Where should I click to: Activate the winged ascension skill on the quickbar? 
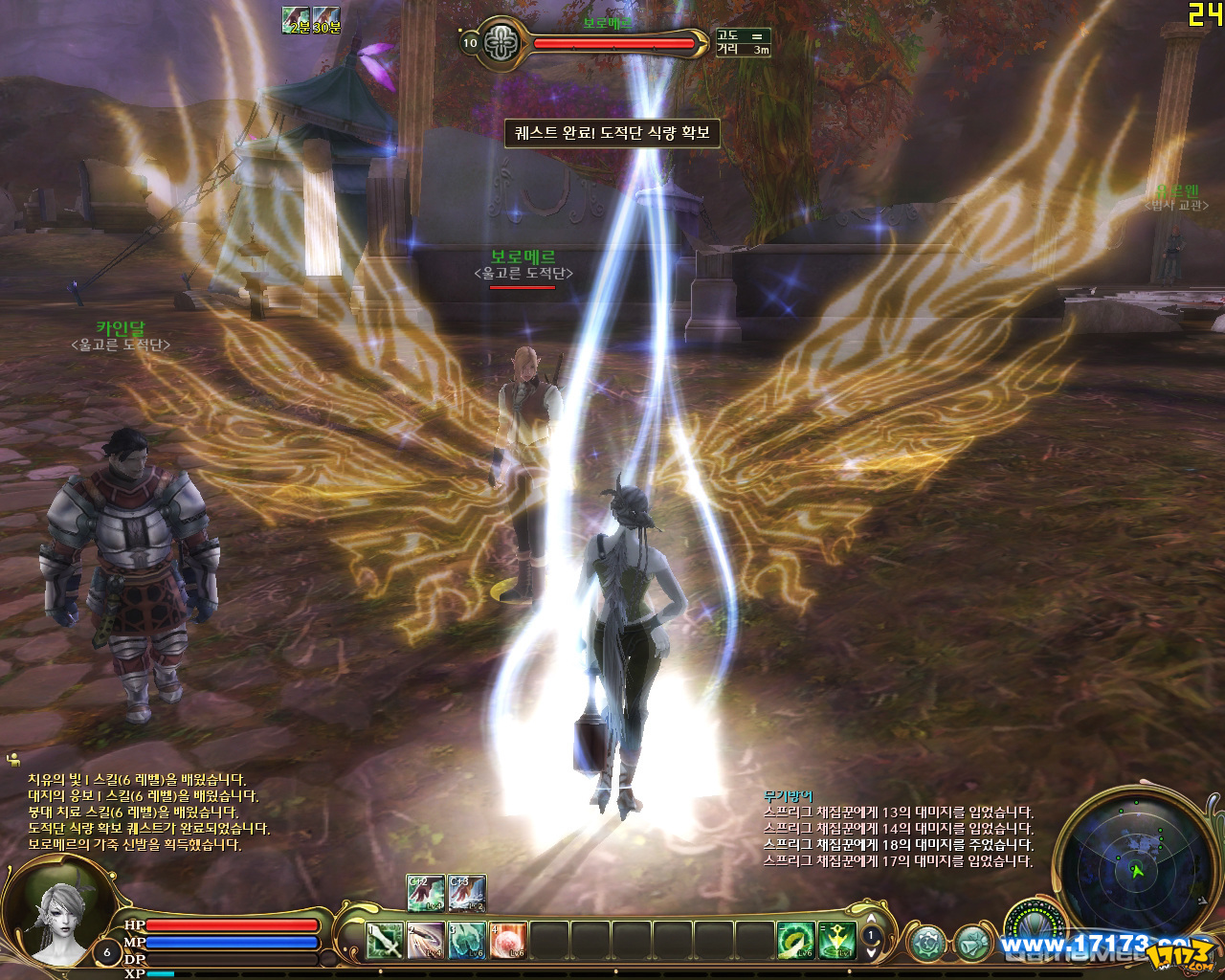tap(835, 940)
